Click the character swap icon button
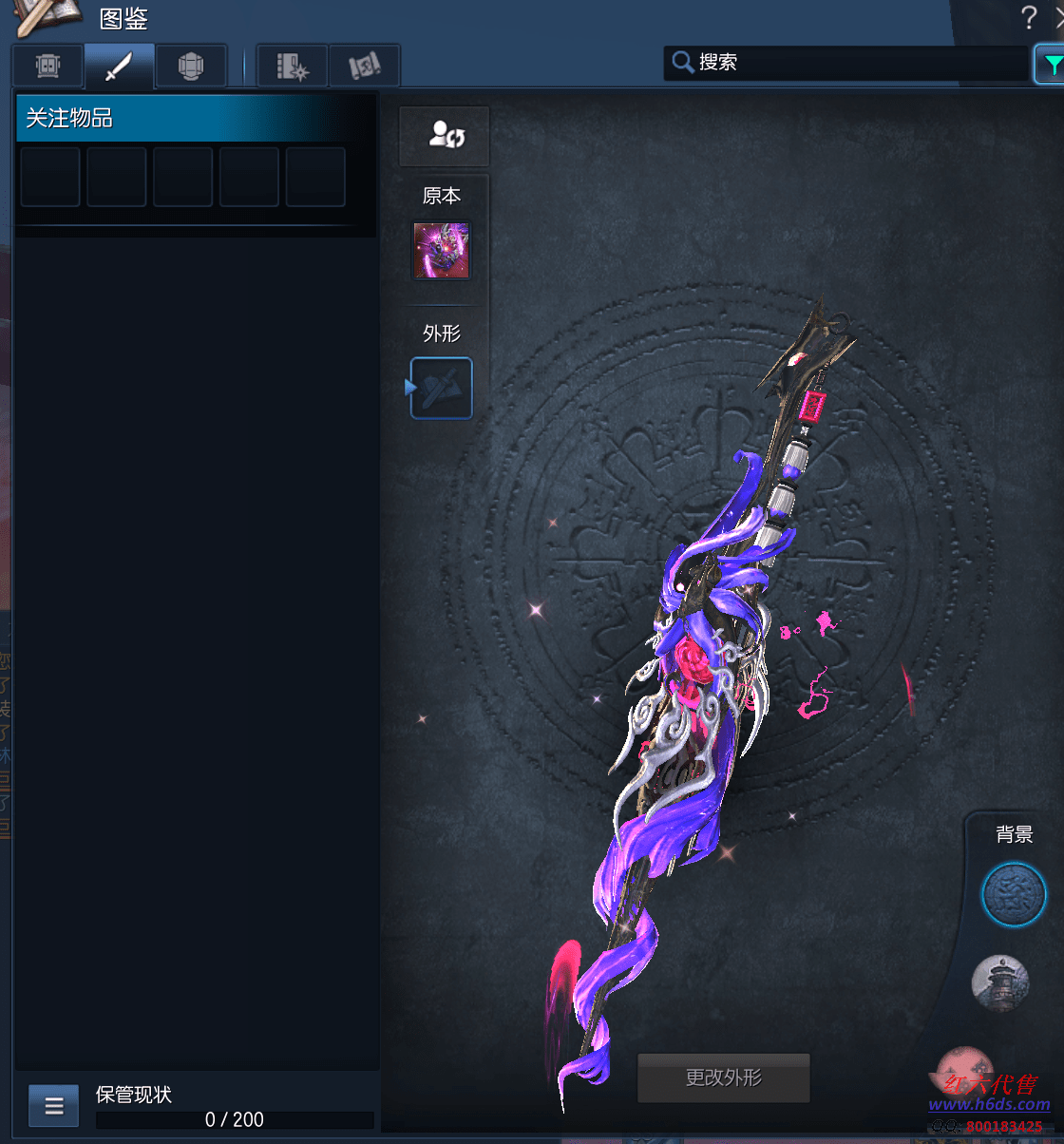Image resolution: width=1064 pixels, height=1144 pixels. point(445,136)
